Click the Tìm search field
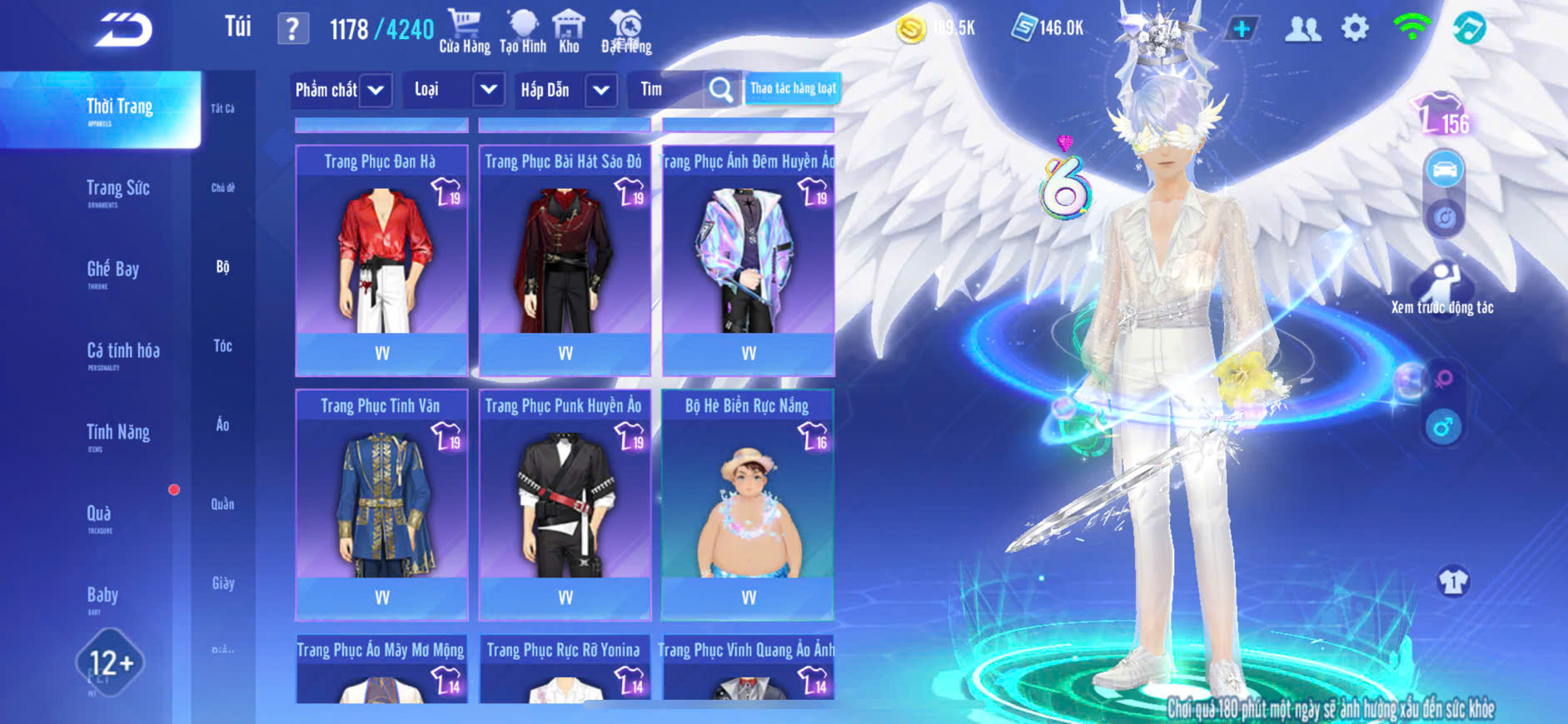This screenshot has width=1568, height=724. [666, 90]
